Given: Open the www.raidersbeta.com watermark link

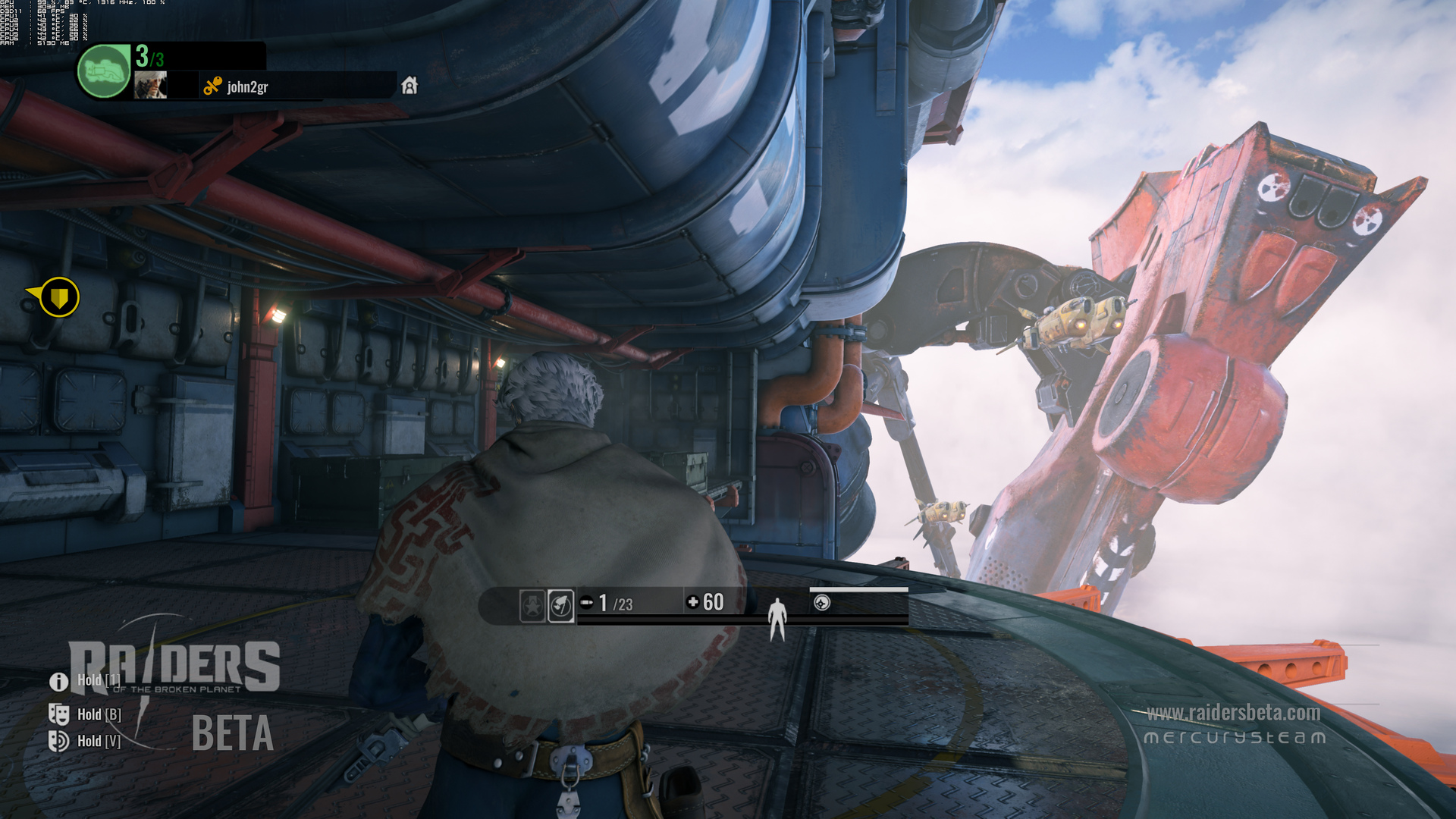Looking at the screenshot, I should click(x=1233, y=713).
